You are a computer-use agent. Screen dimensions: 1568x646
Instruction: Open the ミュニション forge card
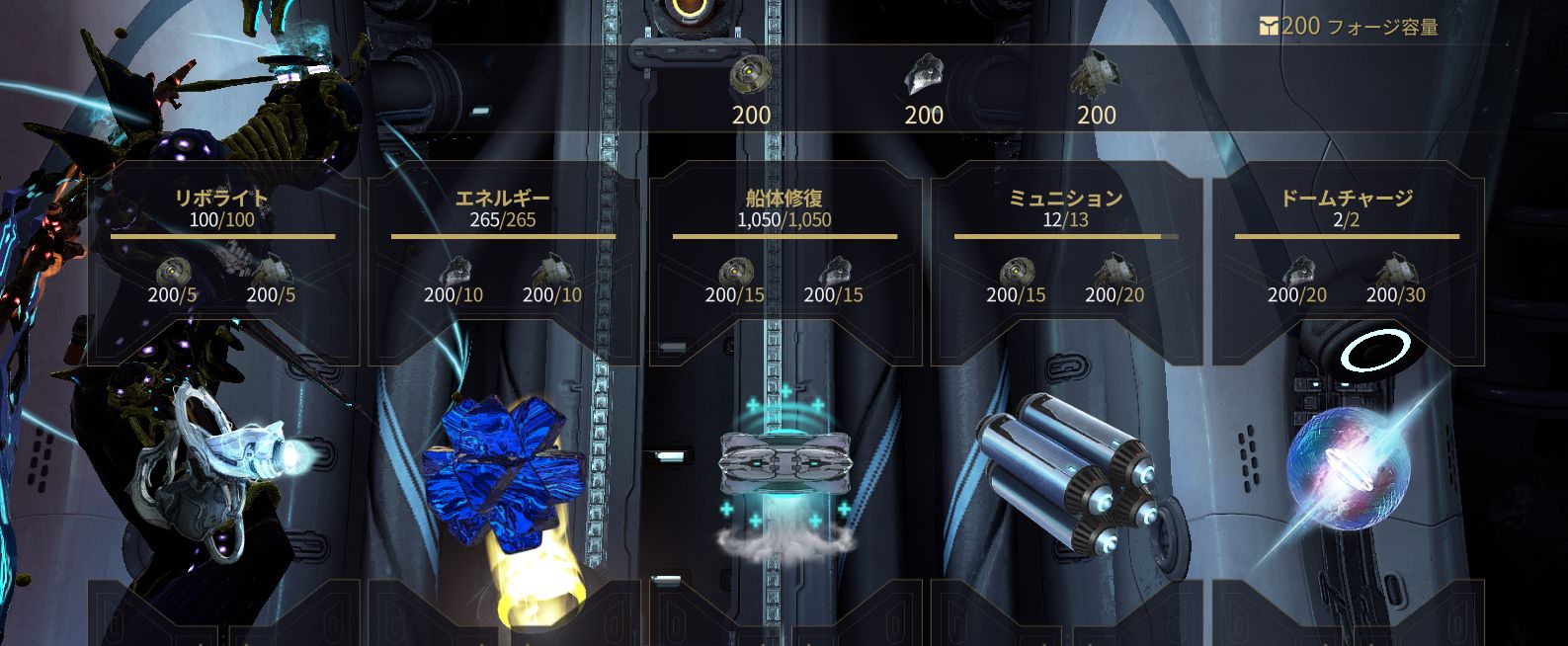(x=1065, y=267)
